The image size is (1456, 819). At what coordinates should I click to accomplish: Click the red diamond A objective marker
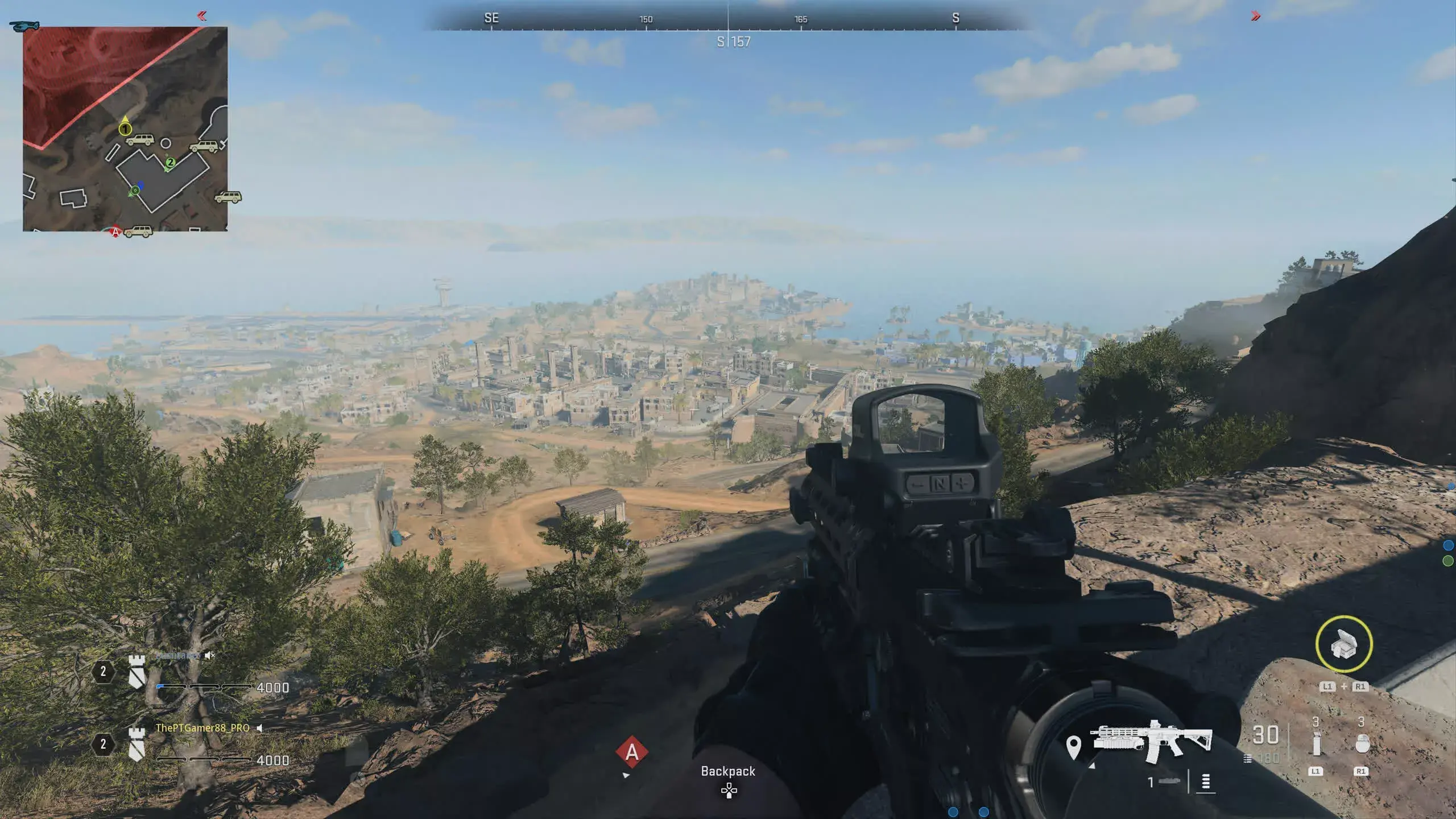631,752
